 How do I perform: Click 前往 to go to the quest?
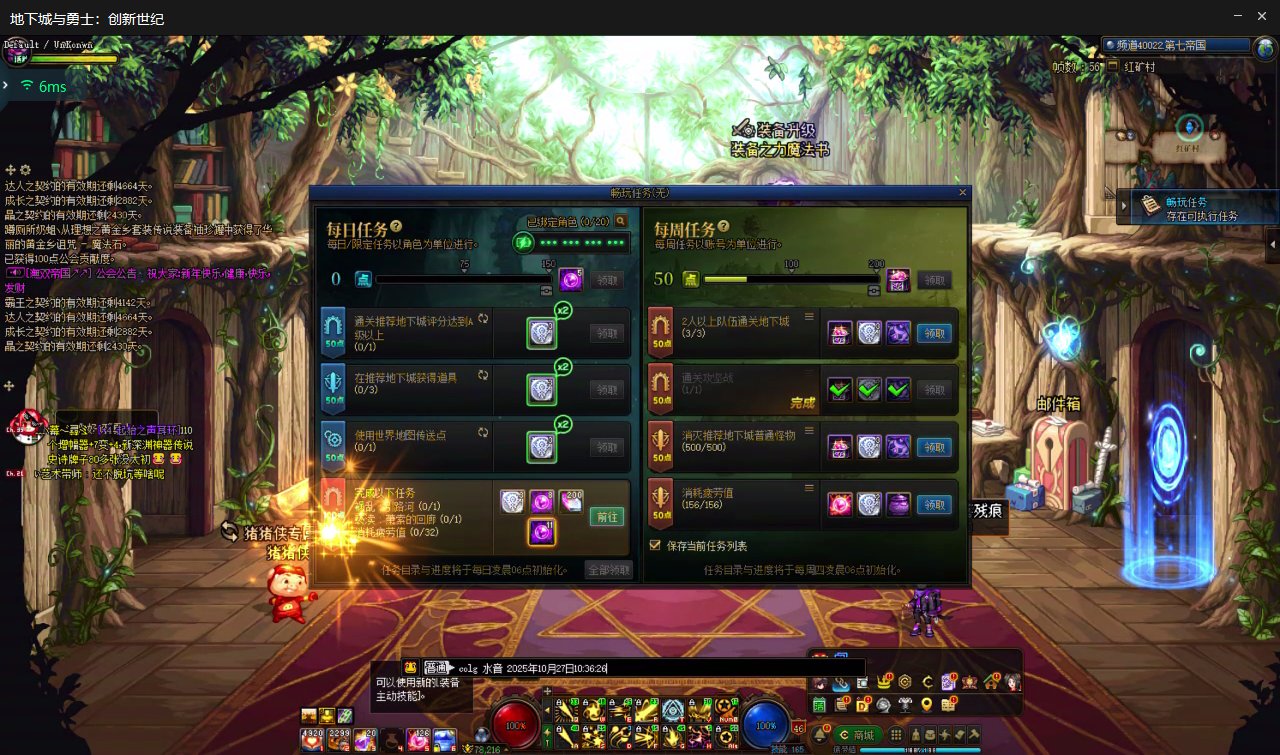click(x=607, y=517)
